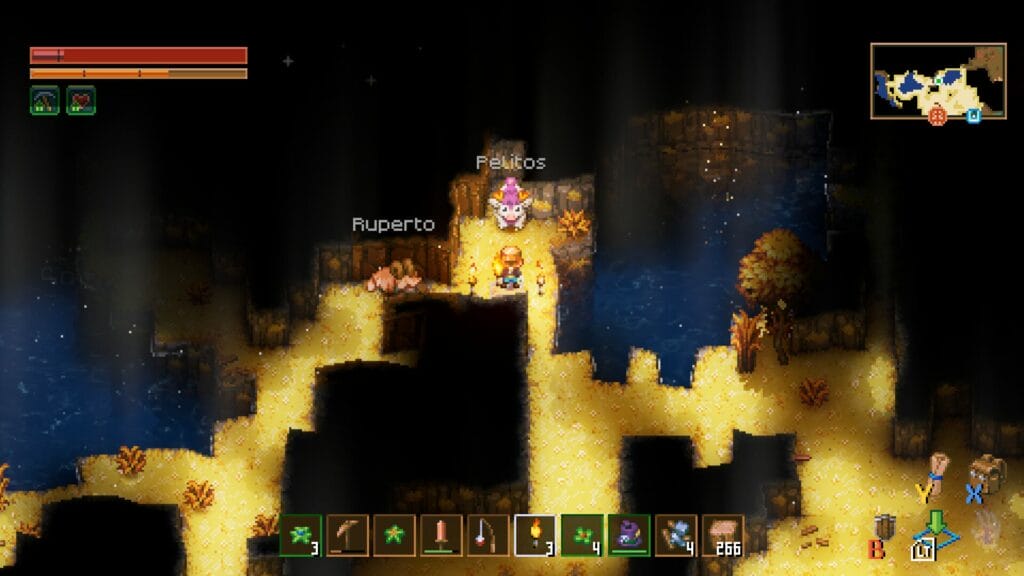This screenshot has width=1024, height=576.
Task: Pick the blue item stack of 4
Action: pos(676,535)
